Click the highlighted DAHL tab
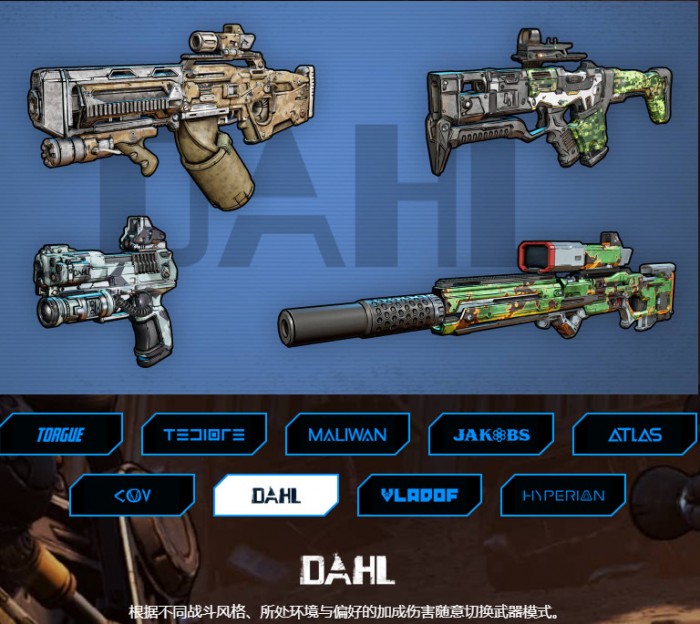Viewport: 700px width, 624px height. (x=276, y=495)
